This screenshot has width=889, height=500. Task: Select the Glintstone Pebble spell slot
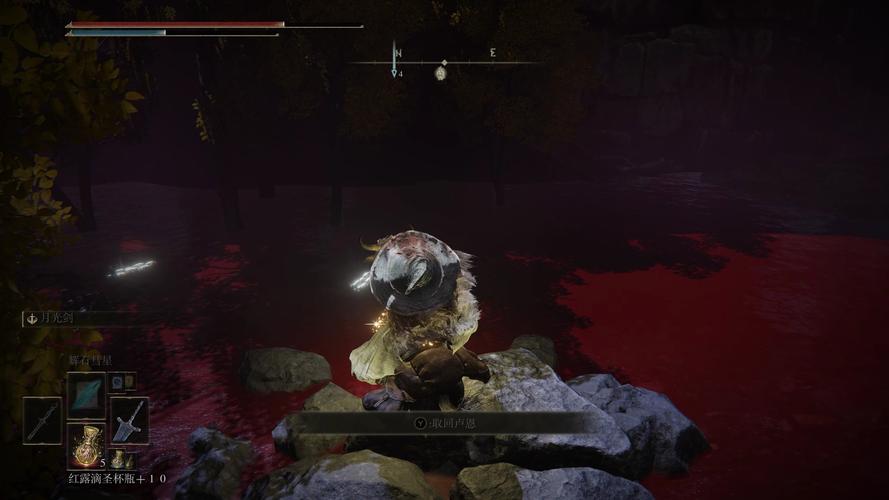pyautogui.click(x=86, y=394)
